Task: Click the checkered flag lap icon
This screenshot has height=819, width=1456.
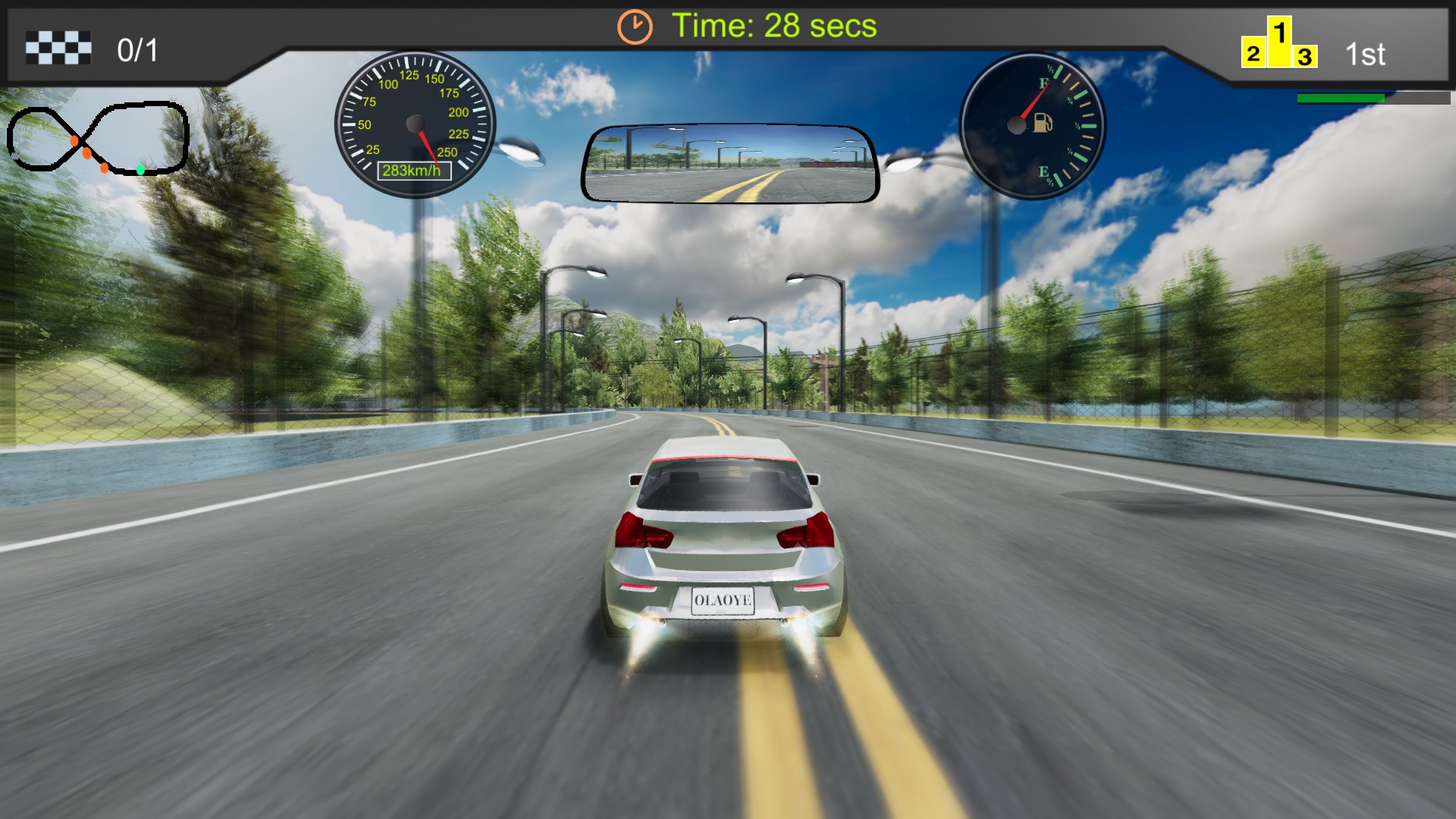Action: [x=58, y=49]
